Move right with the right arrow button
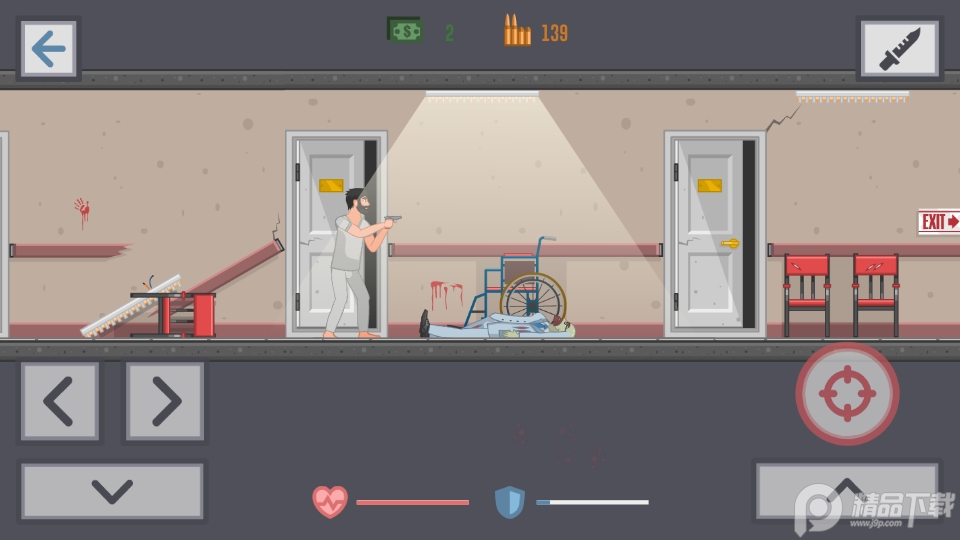This screenshot has height=540, width=960. (165, 401)
